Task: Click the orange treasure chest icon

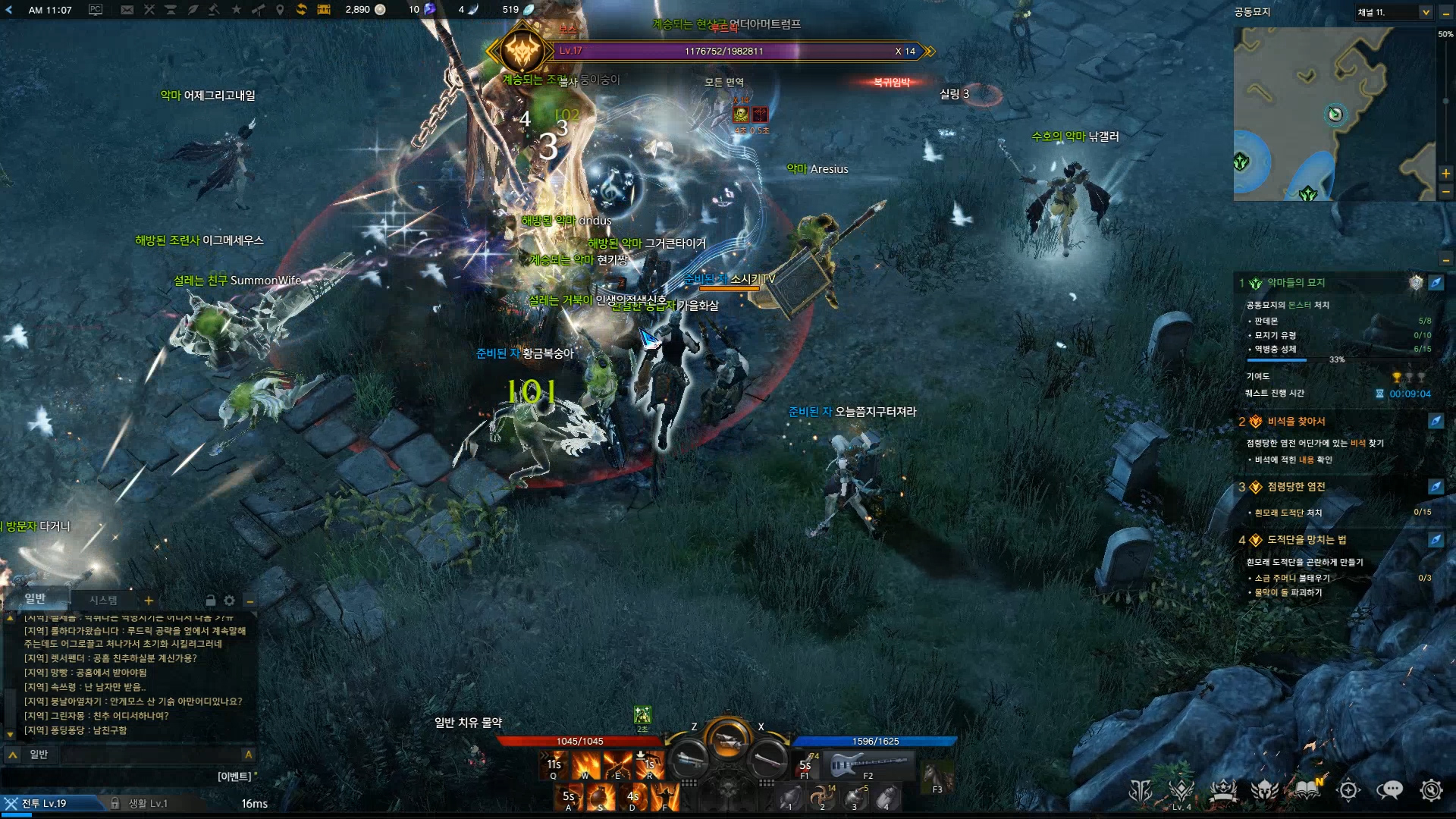Action: point(324,10)
